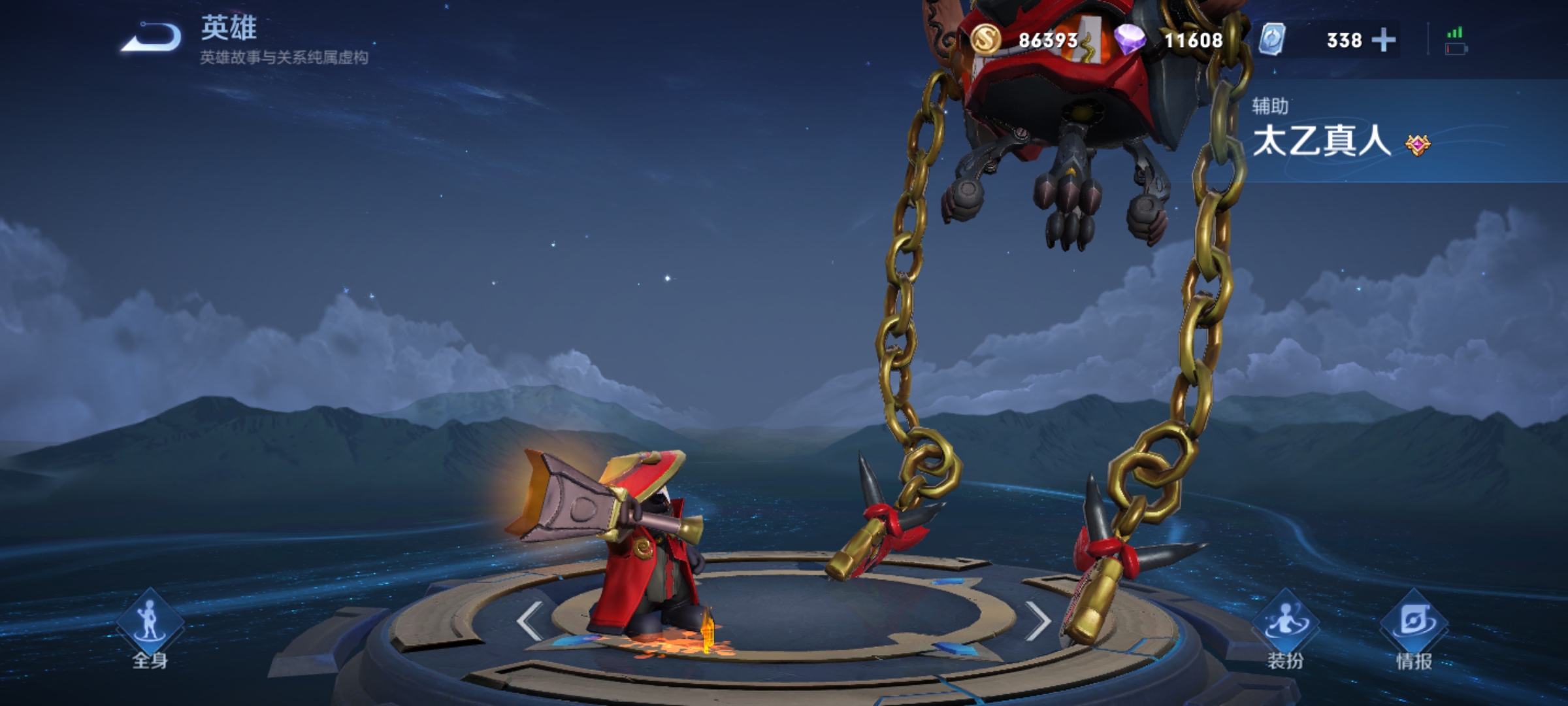The height and width of the screenshot is (706, 1568).
Task: Switch to the previous hero with left arrow
Action: click(529, 621)
